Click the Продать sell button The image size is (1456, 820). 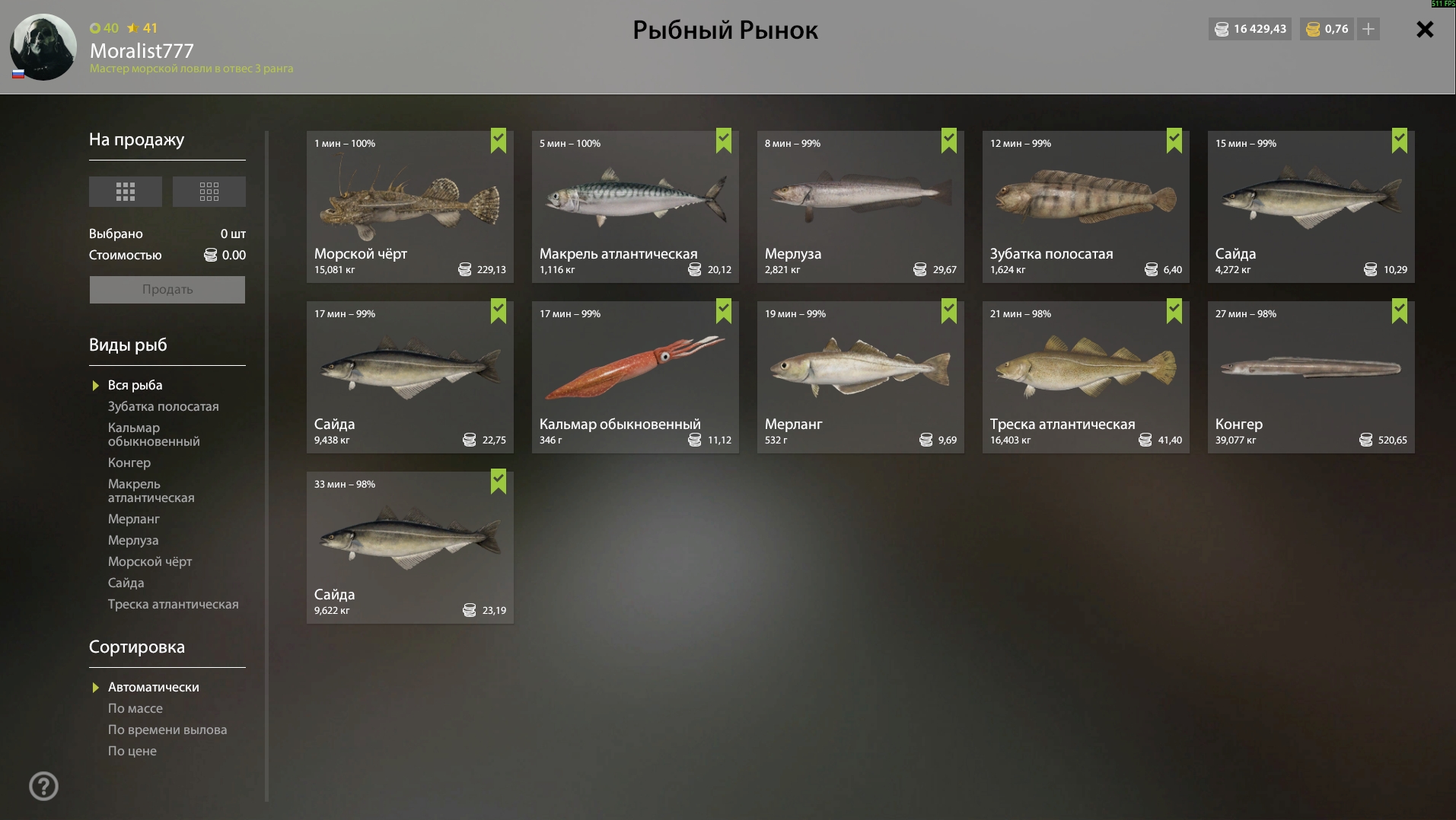pos(167,290)
